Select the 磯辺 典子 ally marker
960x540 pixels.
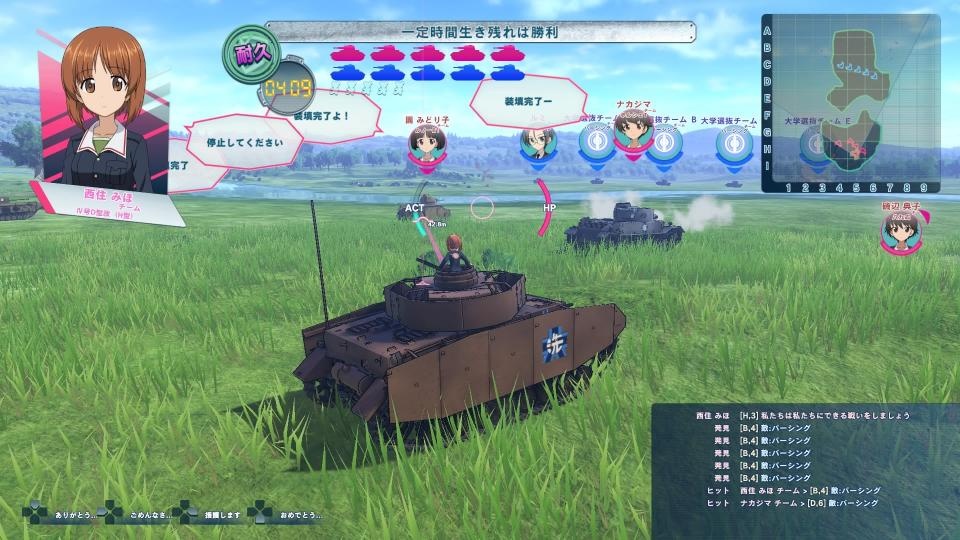899,231
